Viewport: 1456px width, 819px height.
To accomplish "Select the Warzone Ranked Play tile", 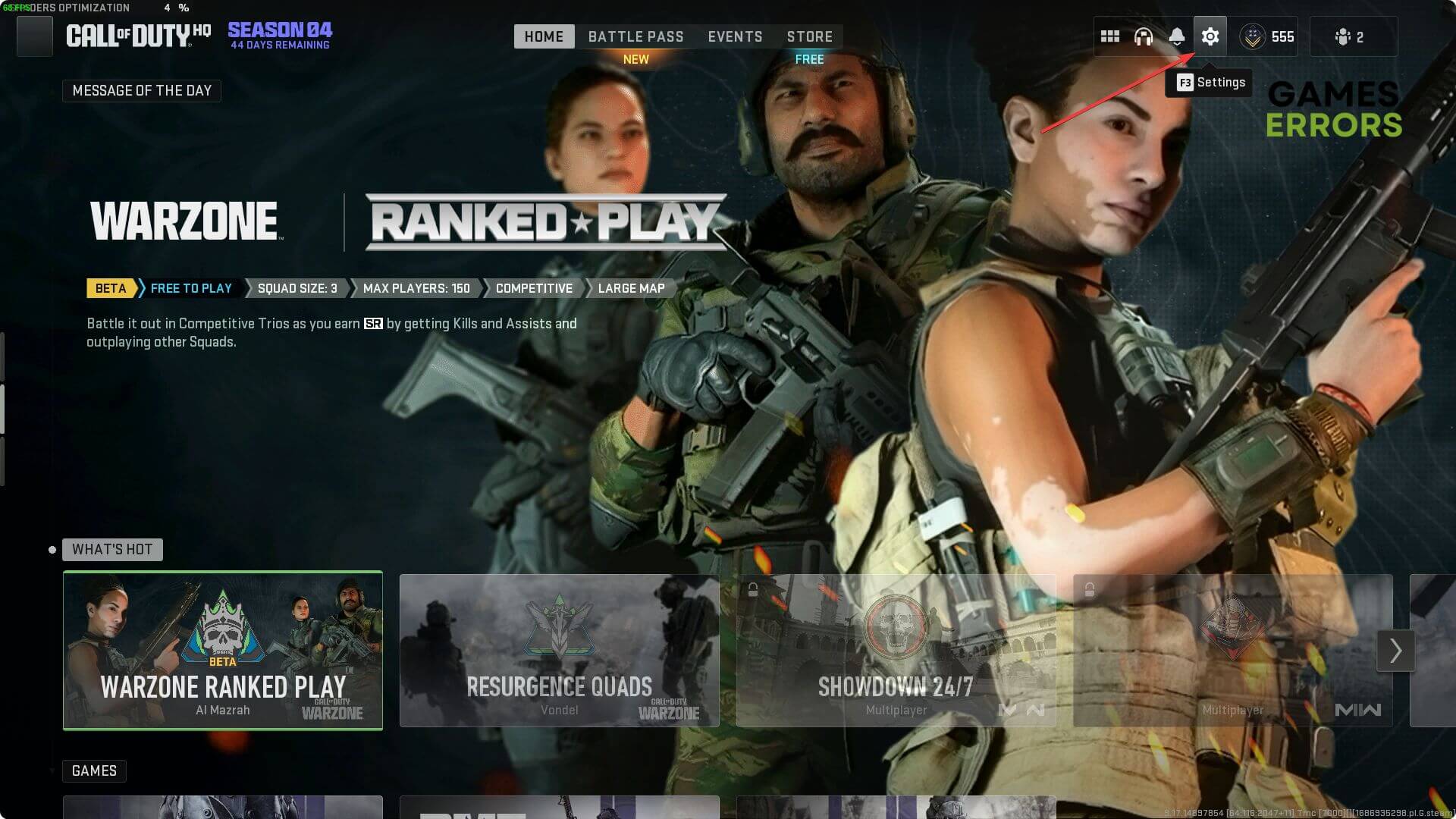I will pyautogui.click(x=223, y=650).
